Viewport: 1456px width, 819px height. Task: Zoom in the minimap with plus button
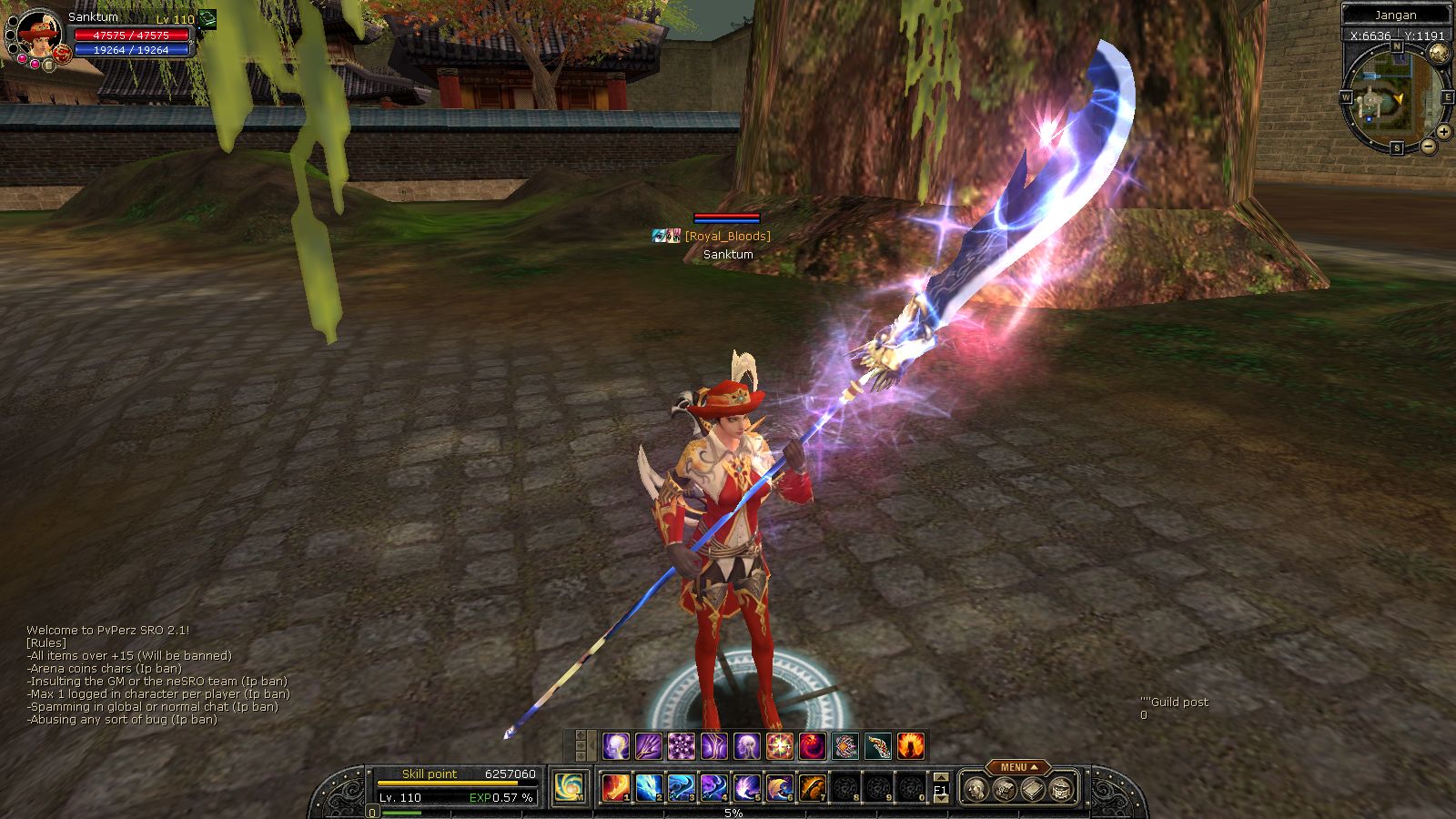point(1444,132)
